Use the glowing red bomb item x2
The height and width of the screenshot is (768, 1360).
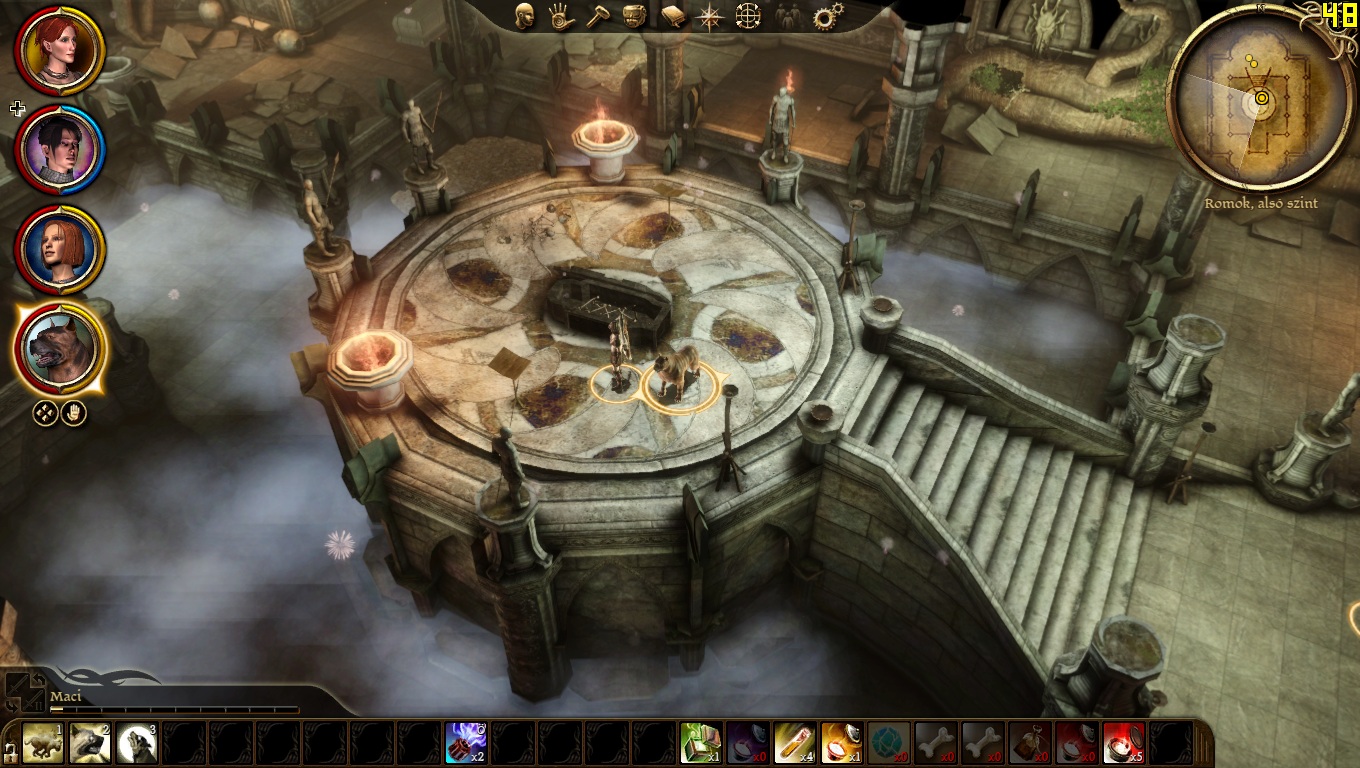pos(466,743)
